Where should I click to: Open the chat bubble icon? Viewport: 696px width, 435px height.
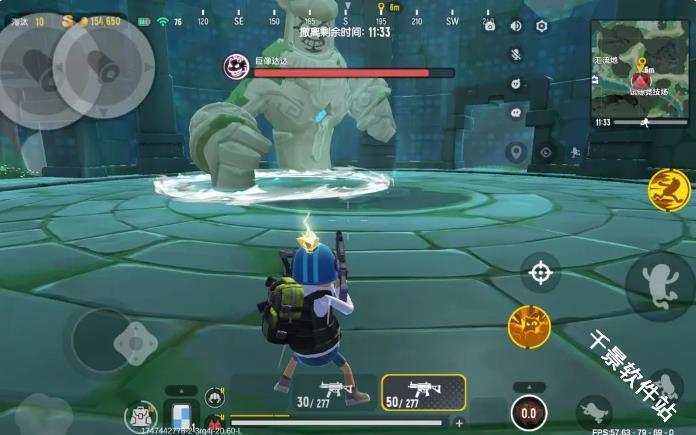(x=516, y=114)
